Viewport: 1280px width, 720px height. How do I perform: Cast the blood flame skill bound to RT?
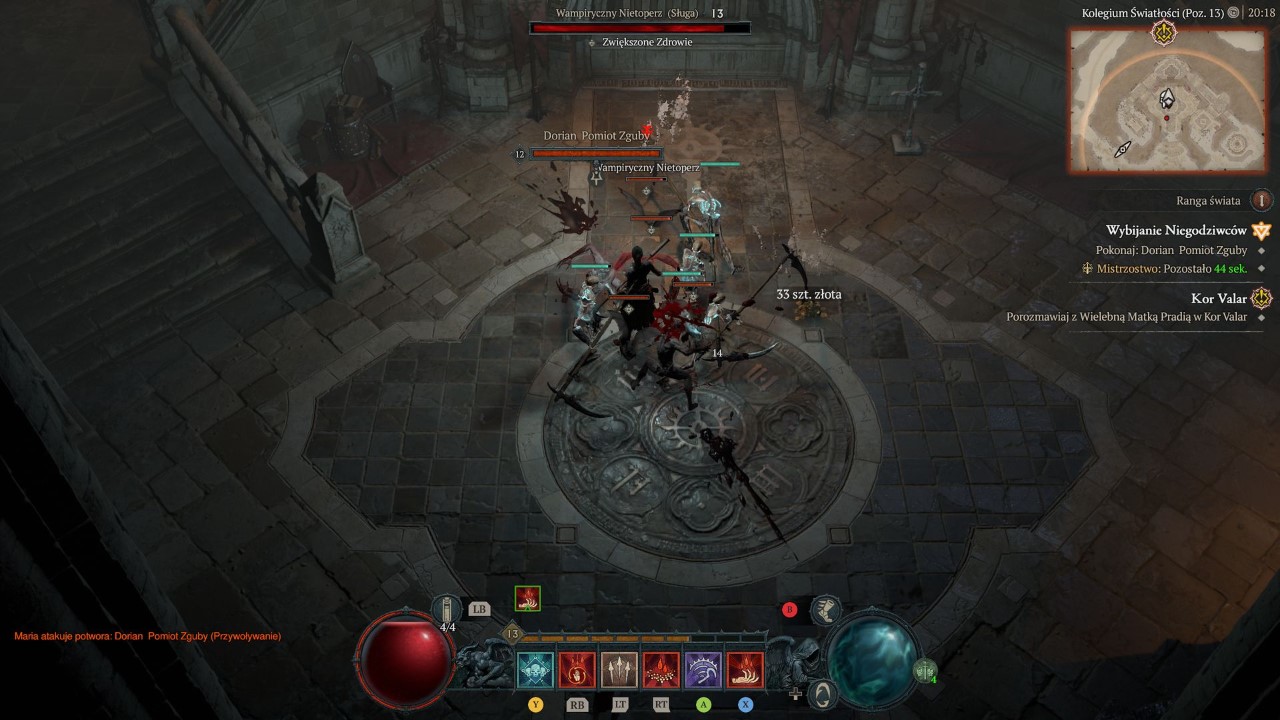663,669
